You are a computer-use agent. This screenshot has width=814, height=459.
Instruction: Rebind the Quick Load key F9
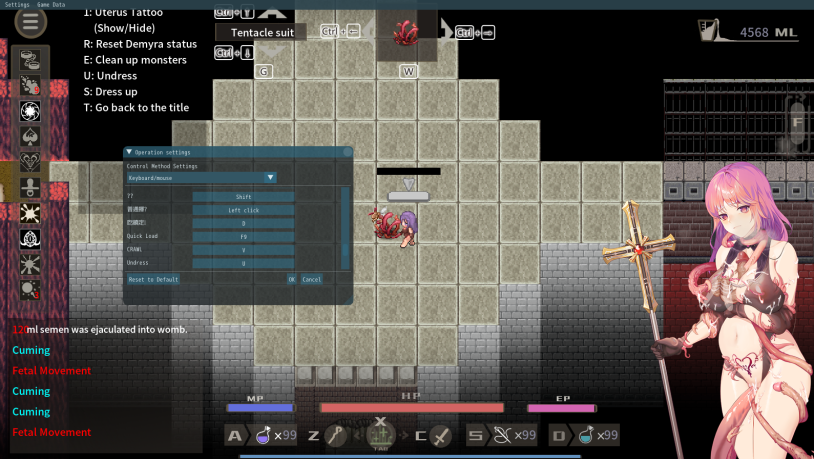pyautogui.click(x=243, y=236)
